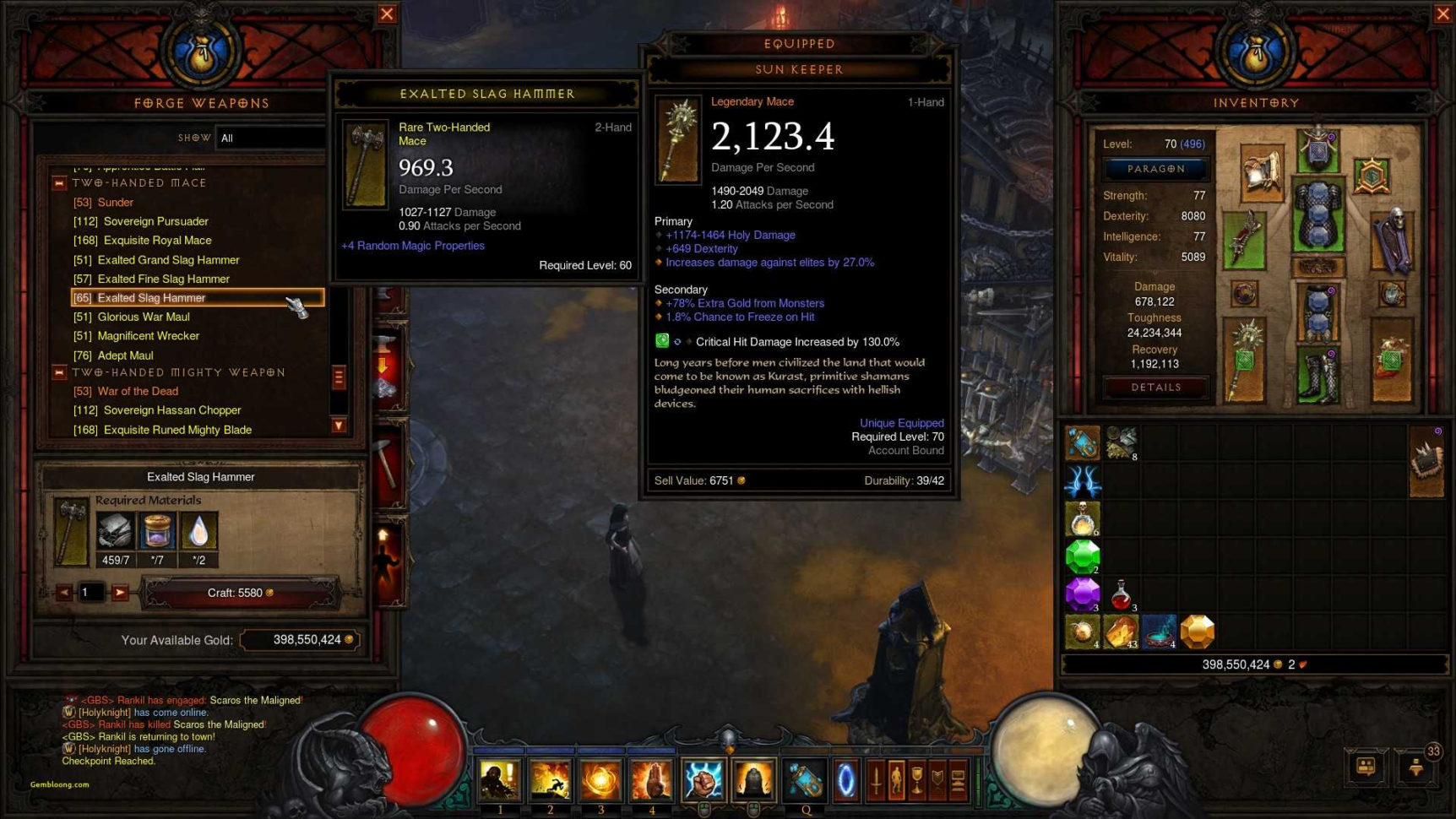Select the green emerald gem in inventory

click(1082, 557)
